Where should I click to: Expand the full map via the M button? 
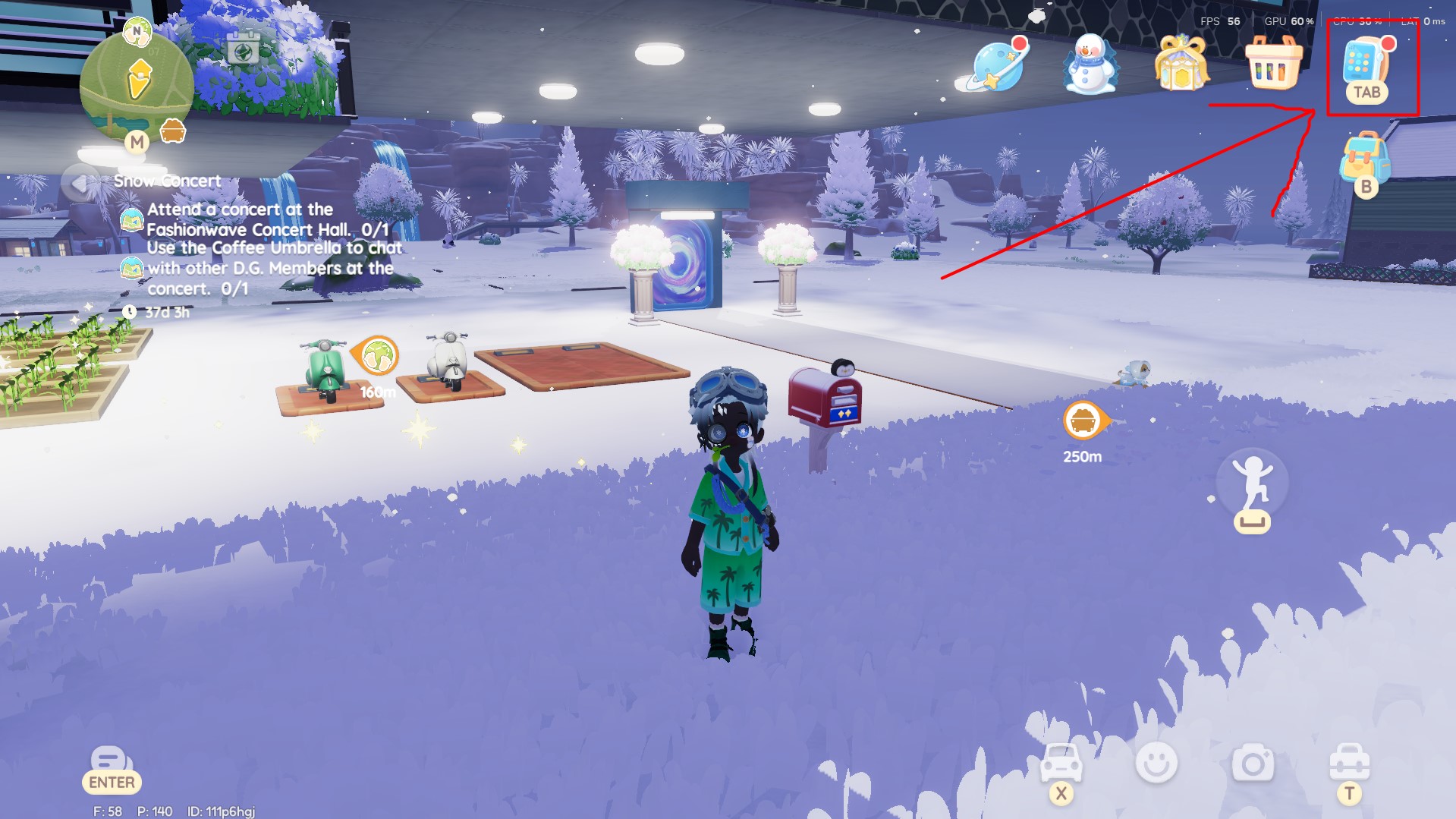pos(137,140)
